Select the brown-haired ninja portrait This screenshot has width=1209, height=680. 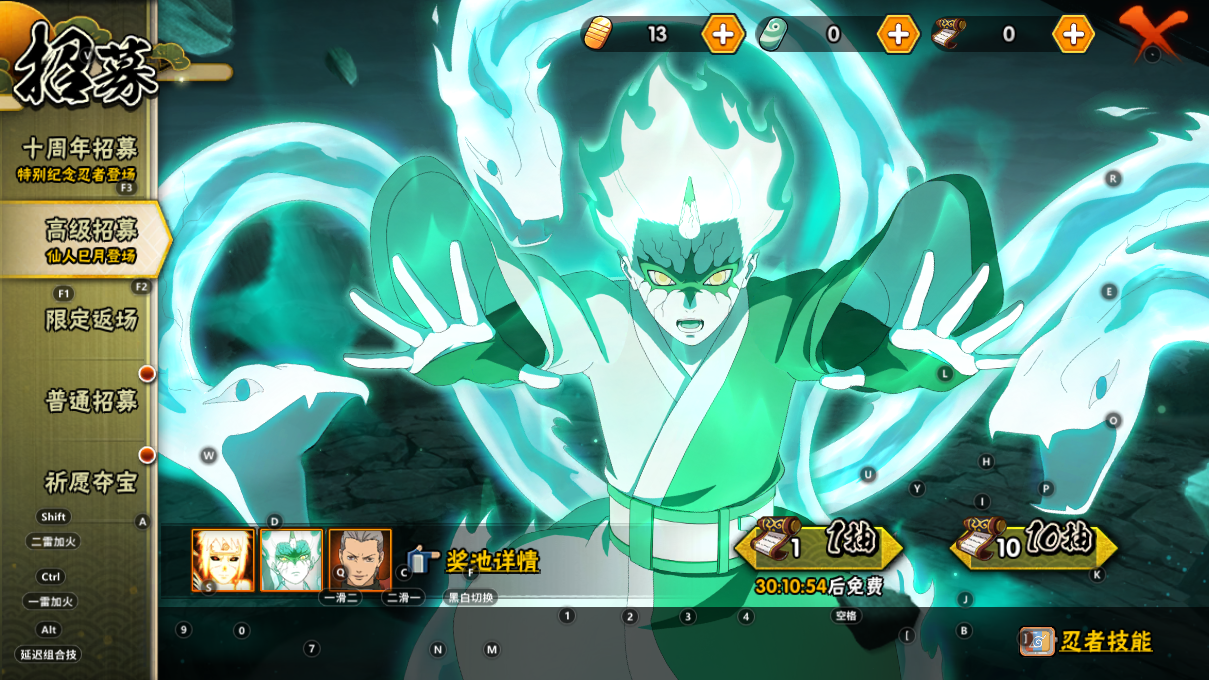point(359,560)
